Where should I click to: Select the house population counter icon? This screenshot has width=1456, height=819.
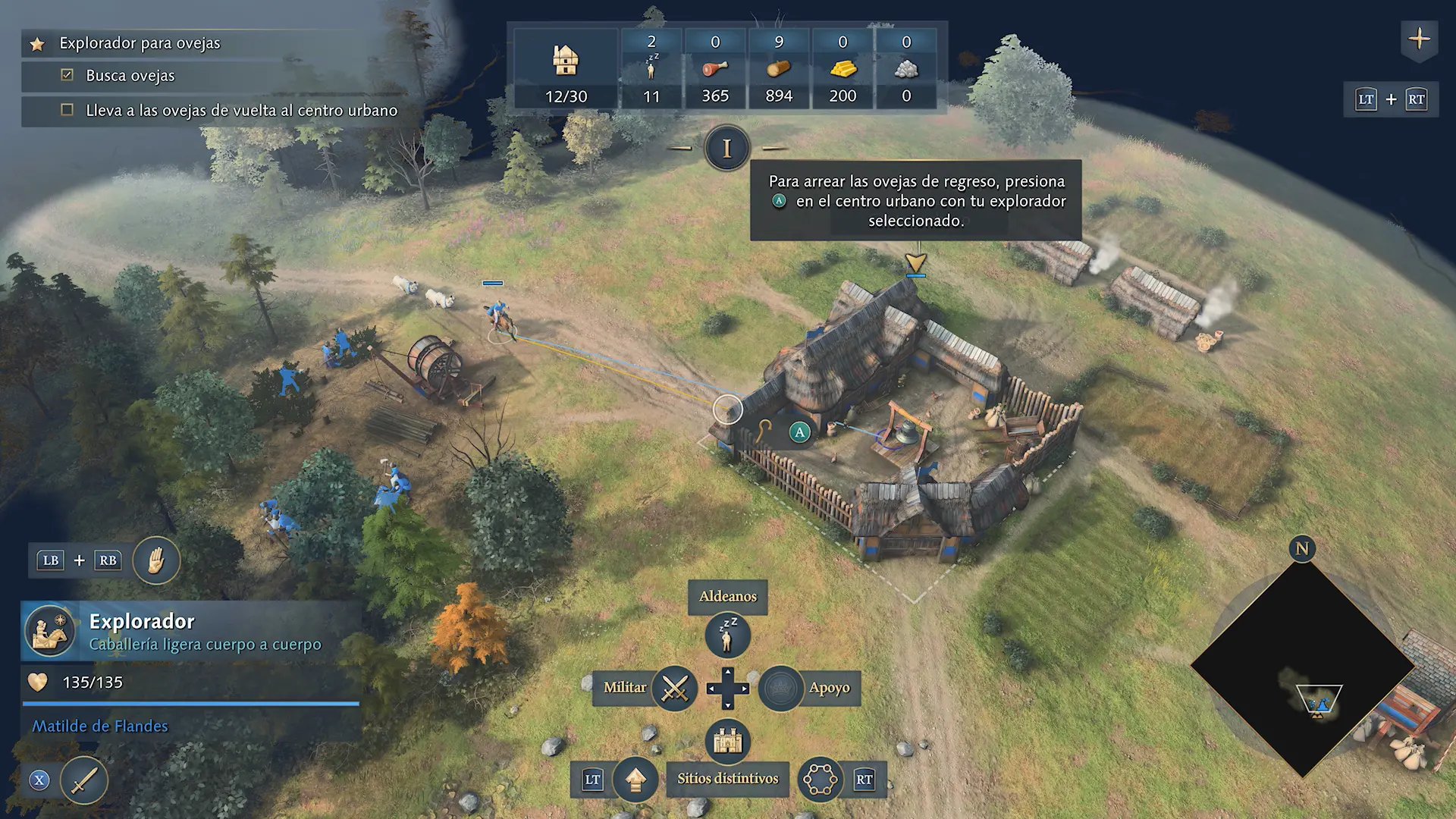(x=566, y=59)
